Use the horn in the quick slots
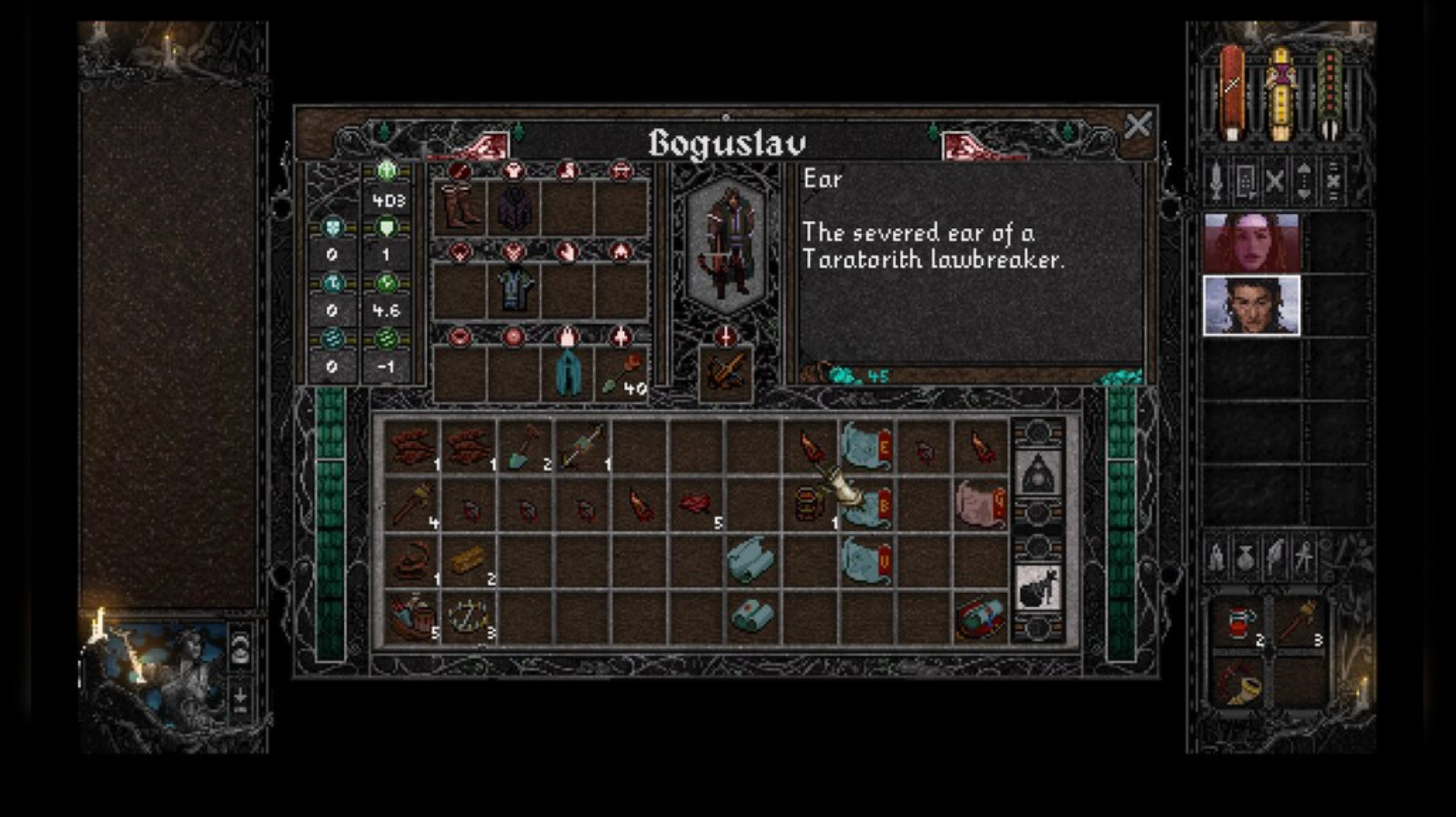This screenshot has height=817, width=1456. pyautogui.click(x=1238, y=684)
